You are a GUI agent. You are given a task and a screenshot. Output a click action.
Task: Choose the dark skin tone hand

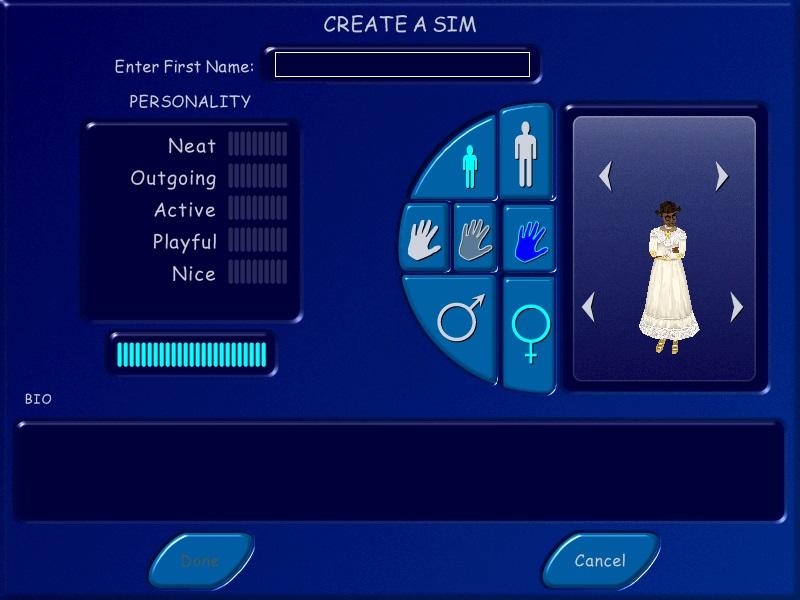tap(528, 240)
